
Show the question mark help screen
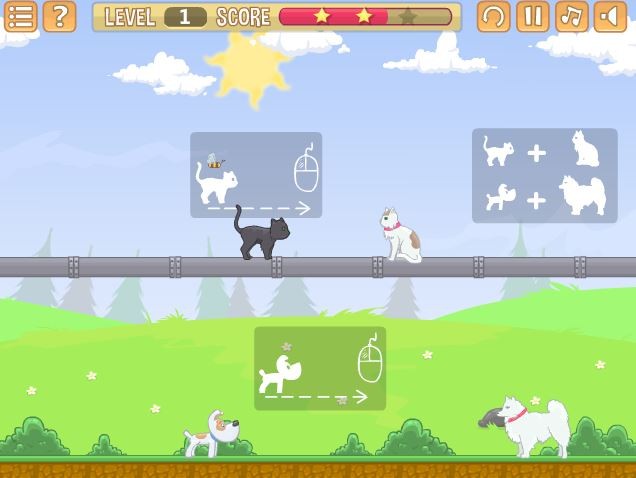(59, 16)
